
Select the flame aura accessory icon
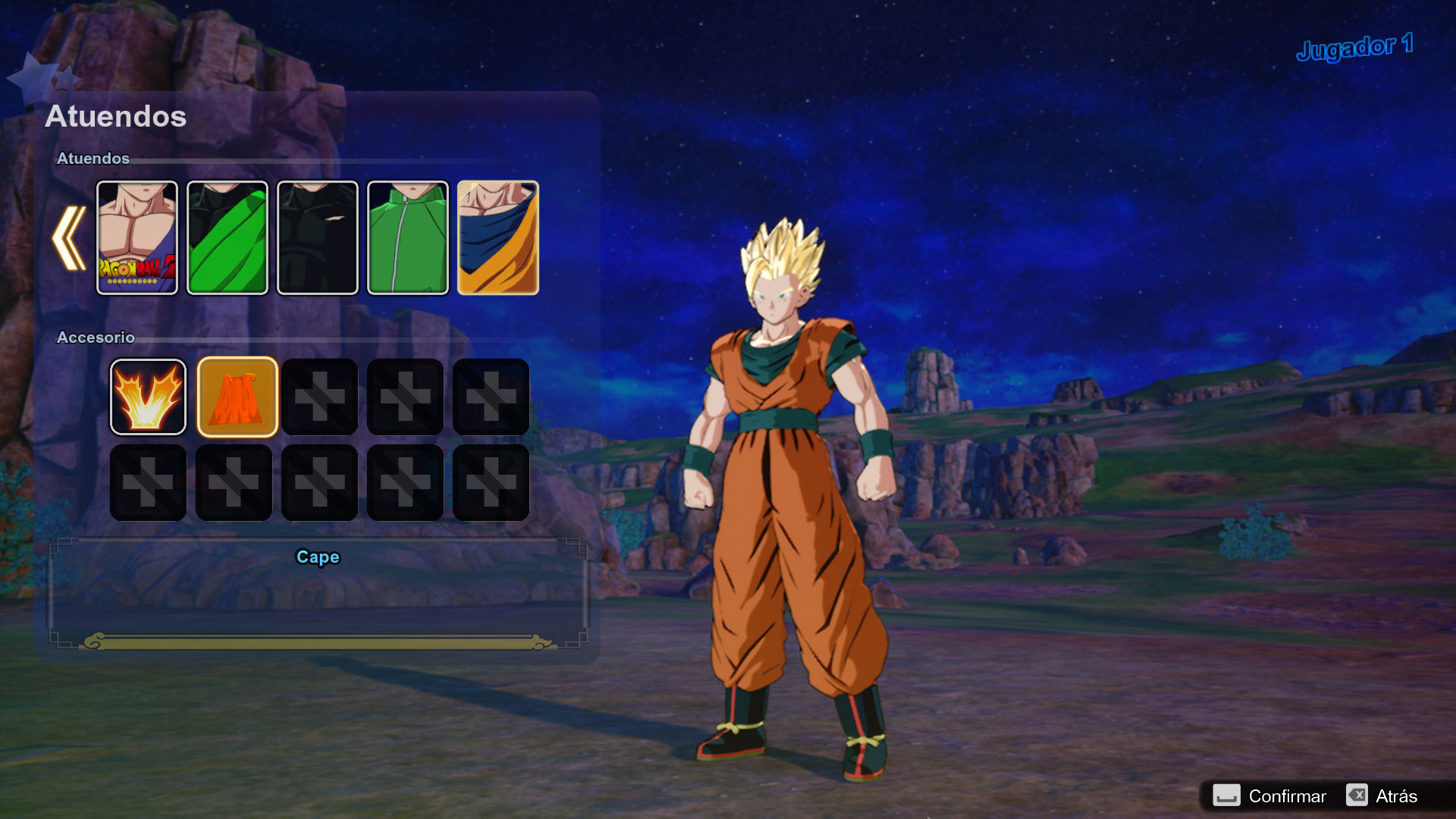[x=148, y=397]
